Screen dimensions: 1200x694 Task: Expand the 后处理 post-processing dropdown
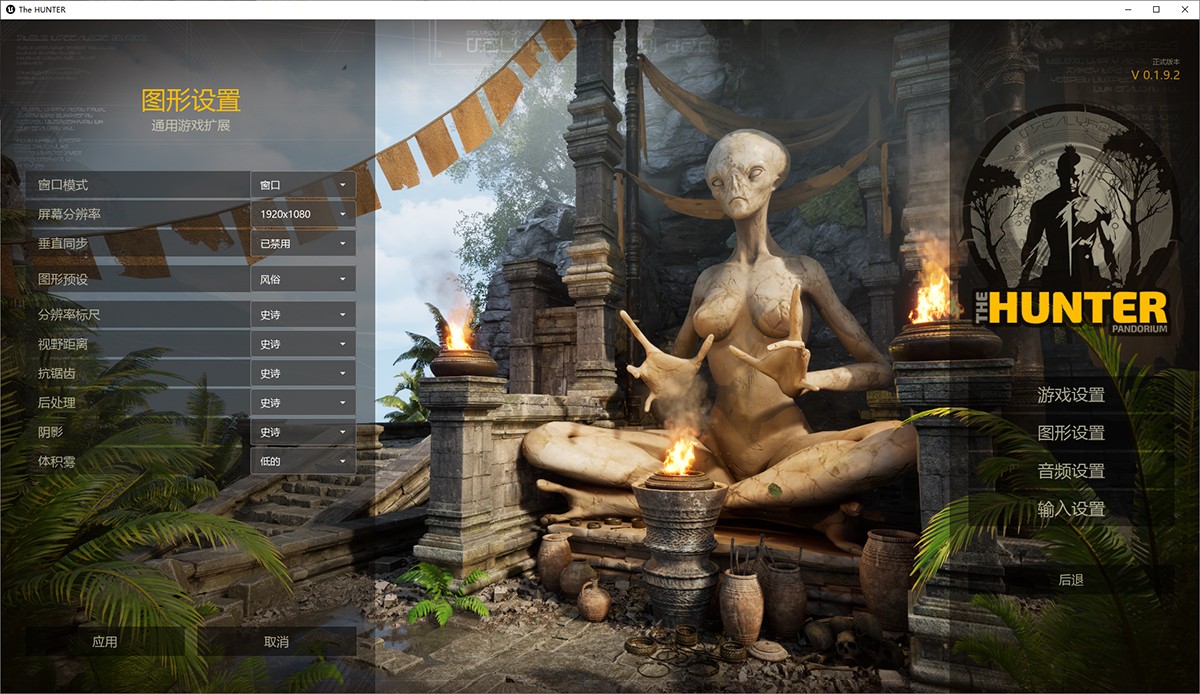click(x=303, y=403)
